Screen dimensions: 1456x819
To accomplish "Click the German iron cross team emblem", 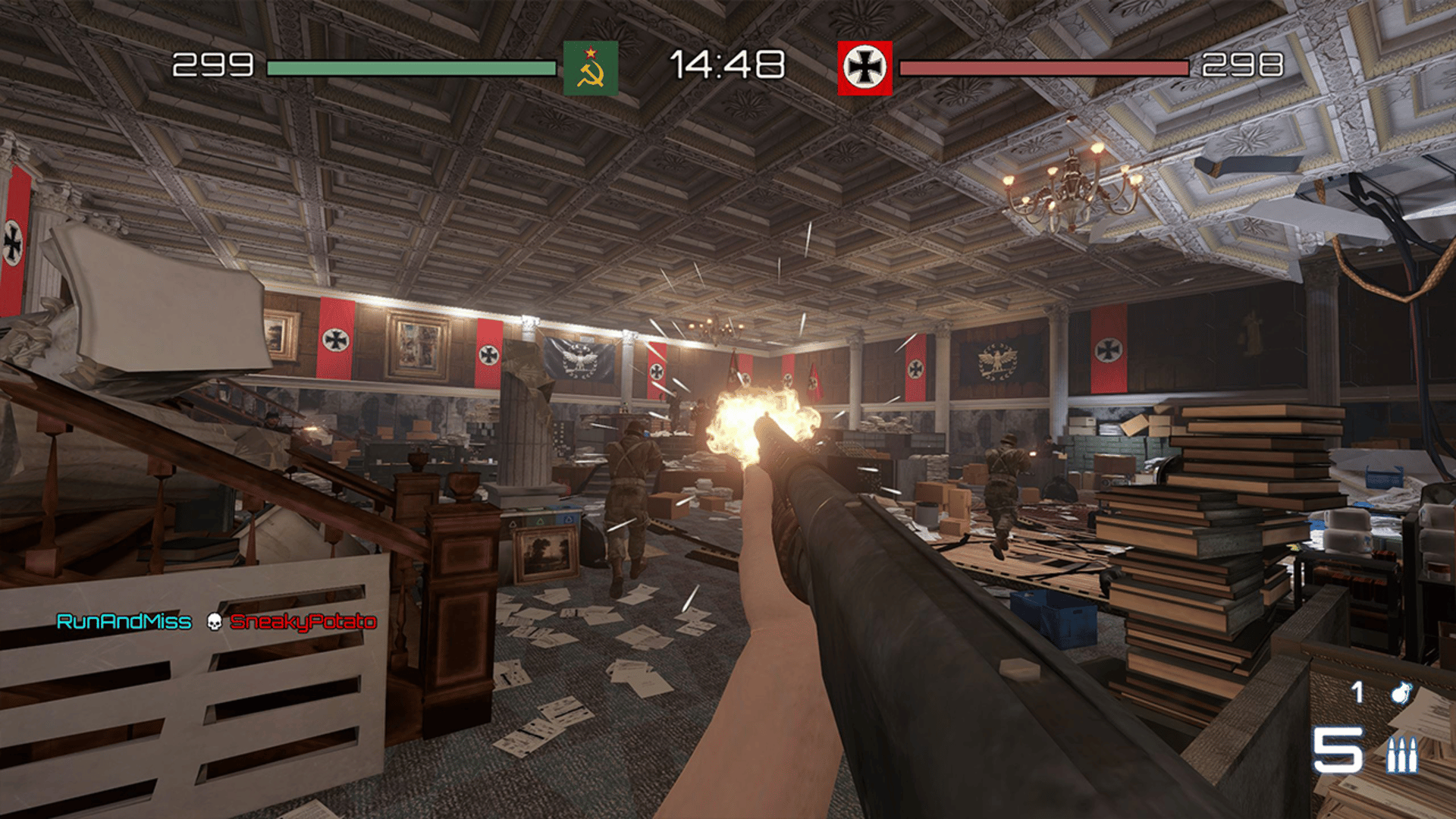I will tap(864, 68).
